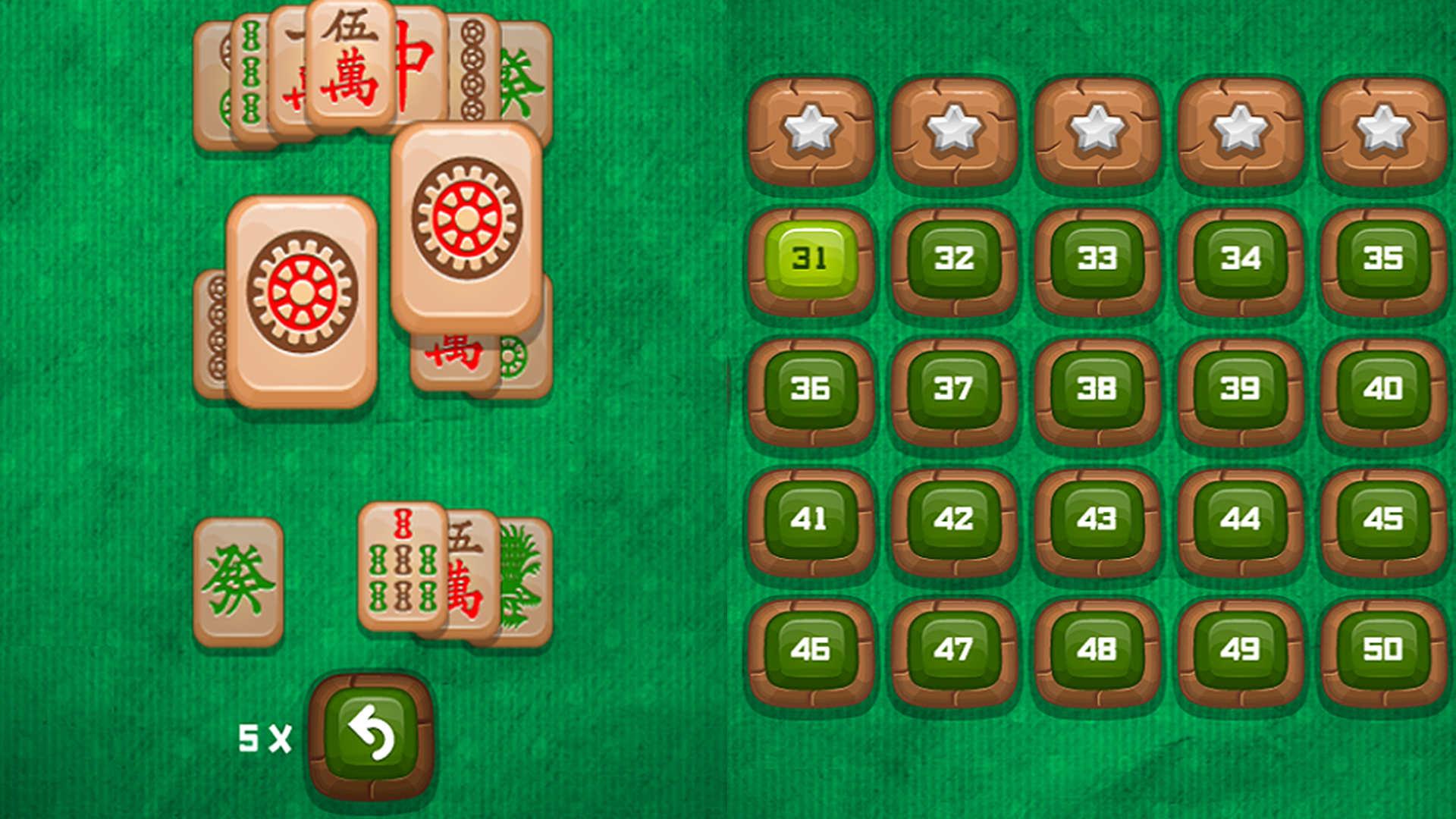Pick level 38 in the middle row
Viewport: 1456px width, 819px height.
pyautogui.click(x=1095, y=391)
